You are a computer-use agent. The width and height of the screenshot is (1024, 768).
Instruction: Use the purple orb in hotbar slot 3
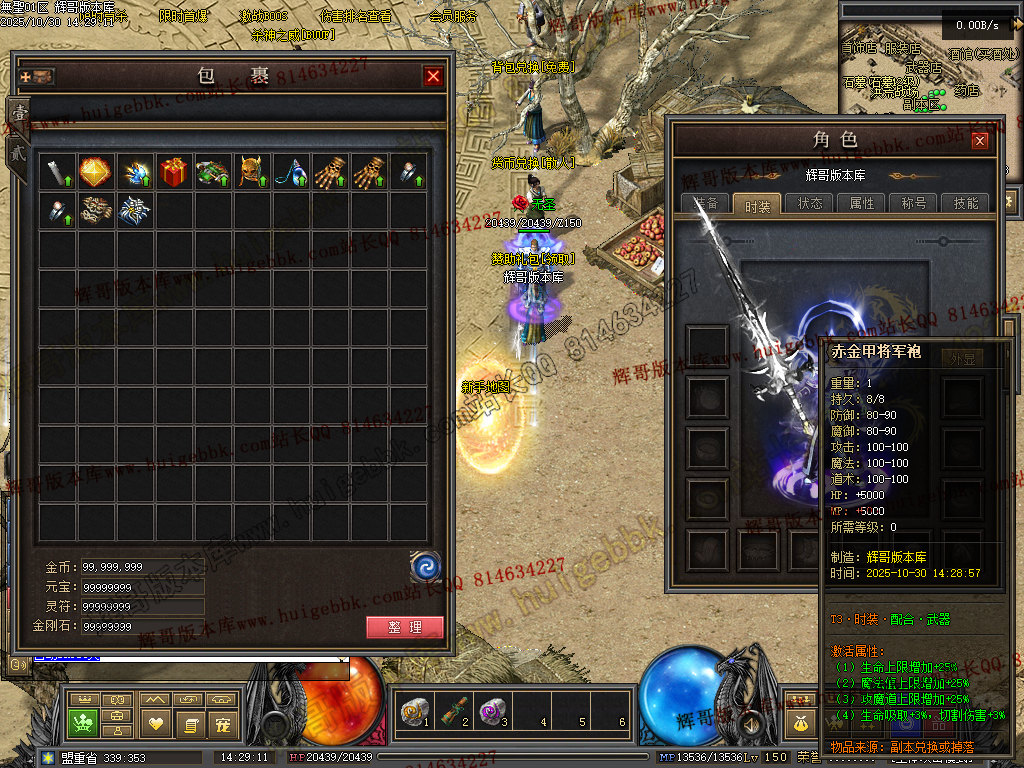click(x=491, y=712)
